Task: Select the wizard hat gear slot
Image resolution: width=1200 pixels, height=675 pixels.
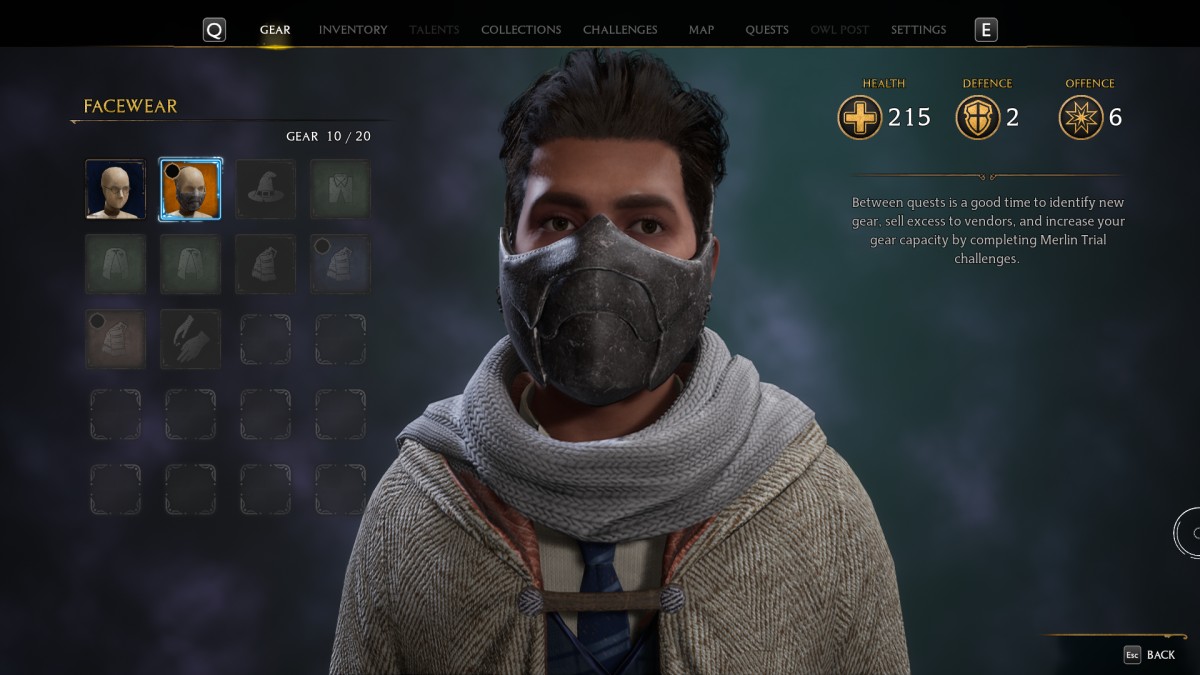Action: click(x=265, y=189)
